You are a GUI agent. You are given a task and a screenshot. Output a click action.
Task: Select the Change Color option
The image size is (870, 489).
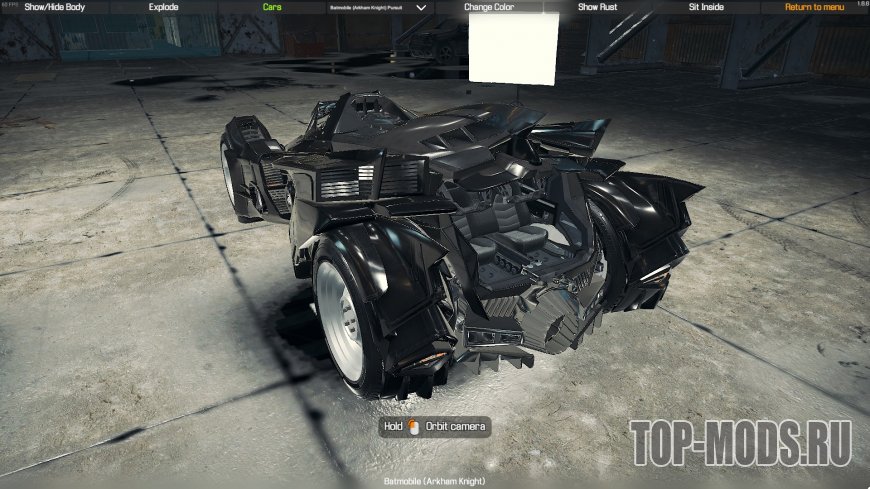click(x=489, y=7)
